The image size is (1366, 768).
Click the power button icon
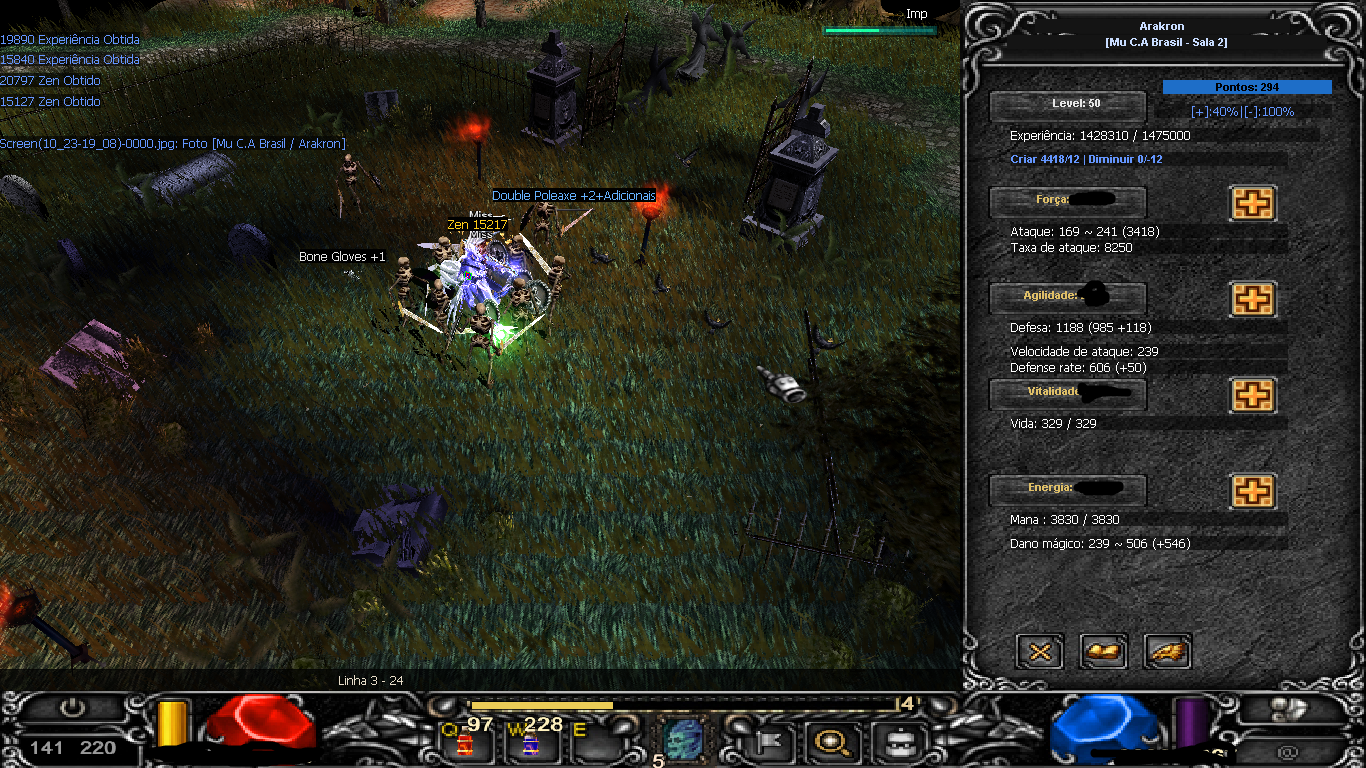[x=72, y=709]
